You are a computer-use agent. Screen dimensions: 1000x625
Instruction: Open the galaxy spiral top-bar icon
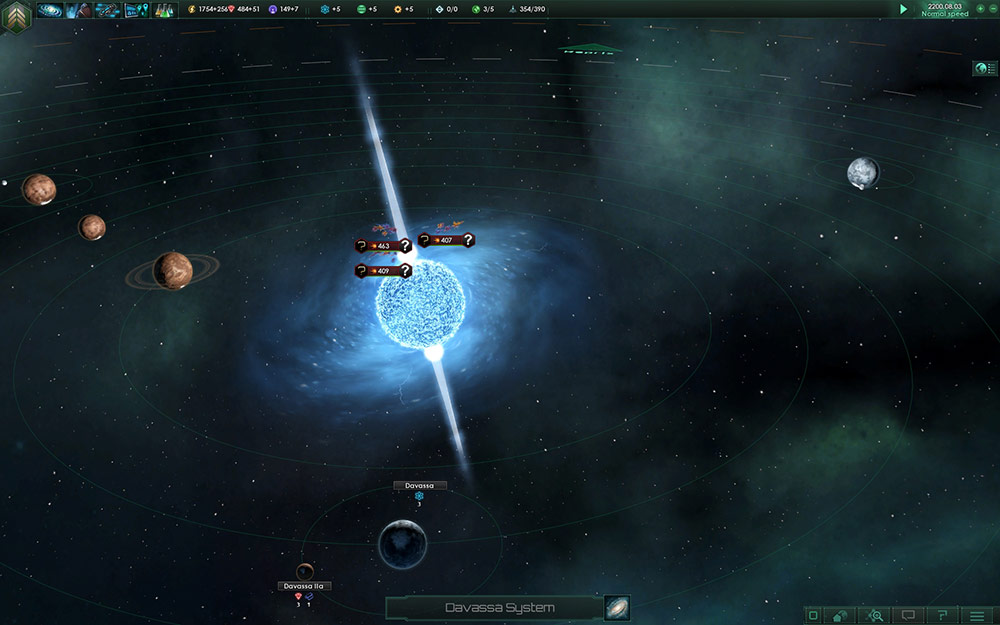point(49,10)
